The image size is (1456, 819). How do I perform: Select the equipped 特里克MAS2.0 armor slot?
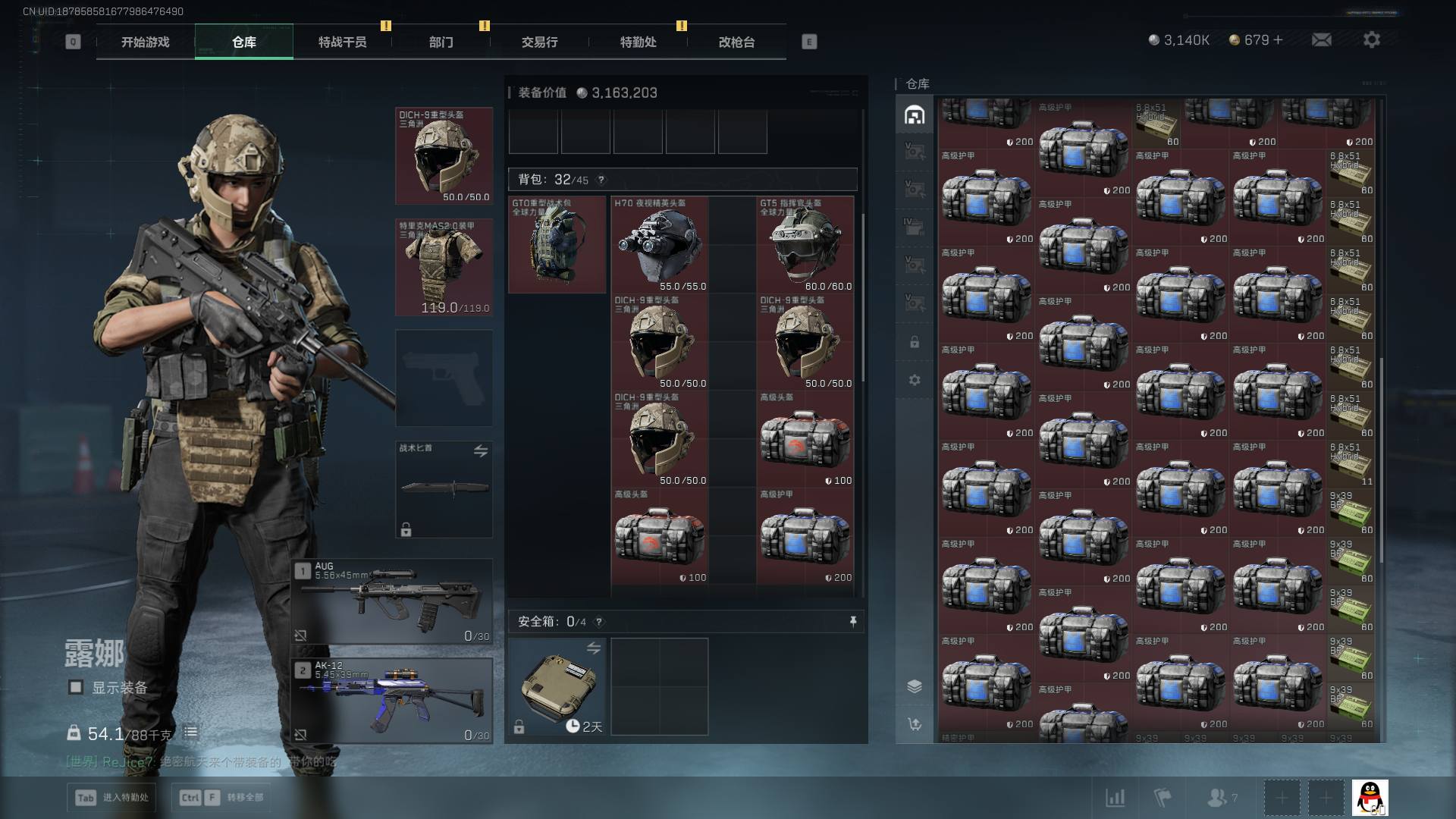pyautogui.click(x=444, y=267)
